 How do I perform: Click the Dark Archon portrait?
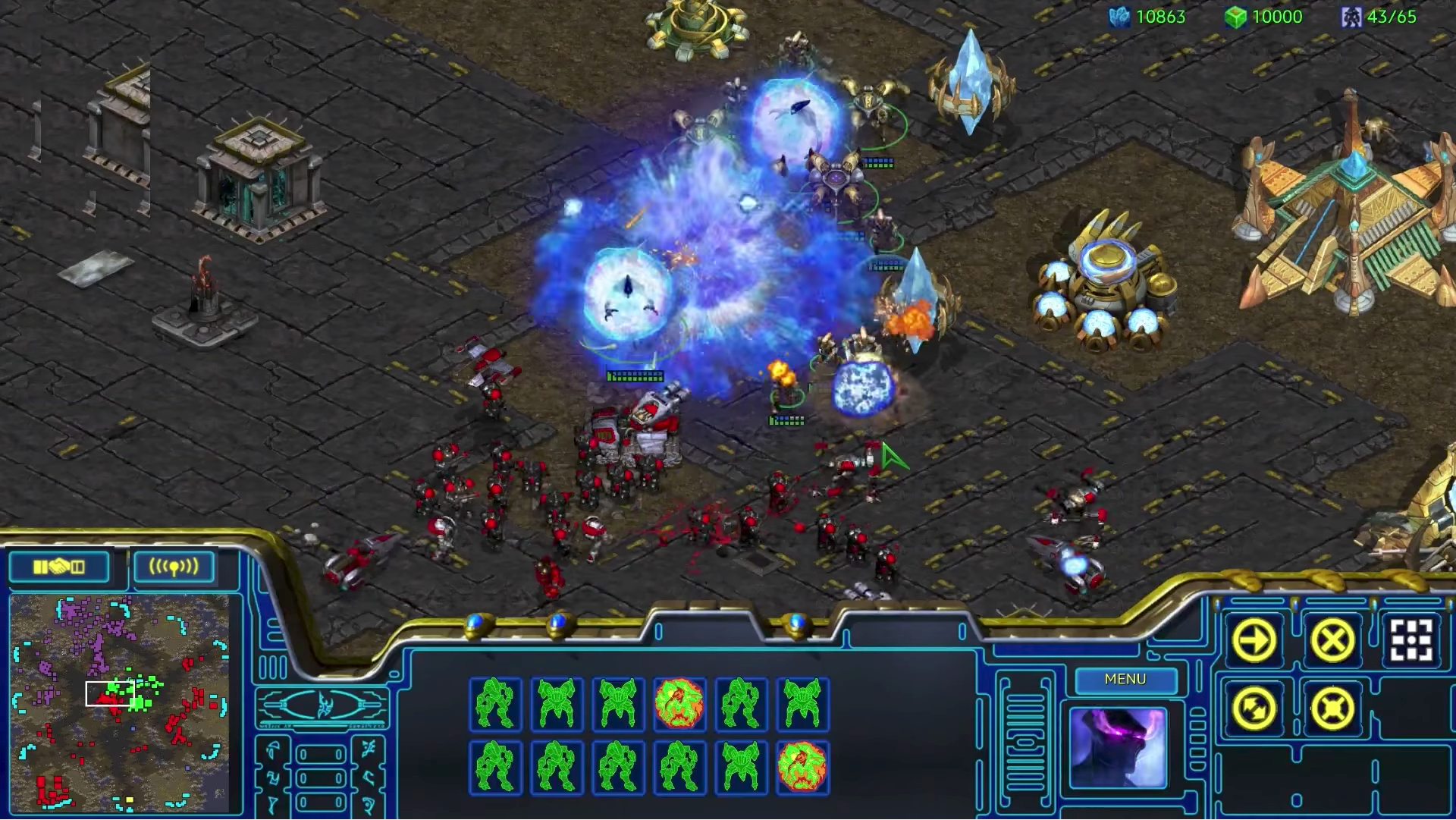point(1119,747)
